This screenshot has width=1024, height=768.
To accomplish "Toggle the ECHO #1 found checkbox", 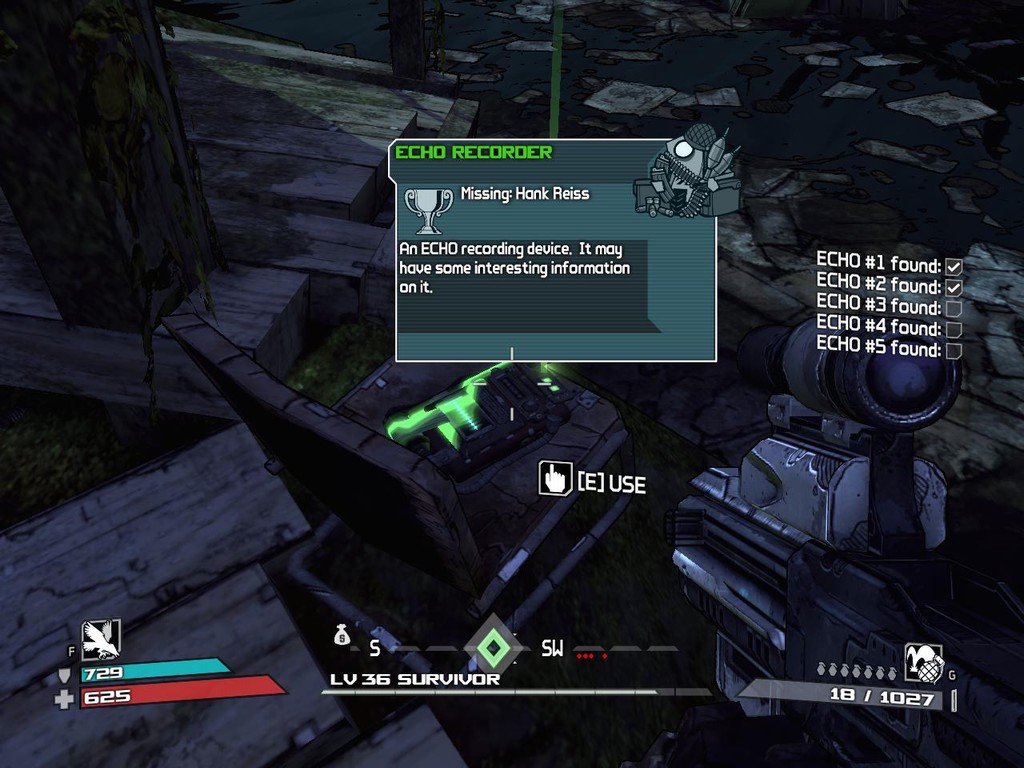I will pyautogui.click(x=953, y=267).
